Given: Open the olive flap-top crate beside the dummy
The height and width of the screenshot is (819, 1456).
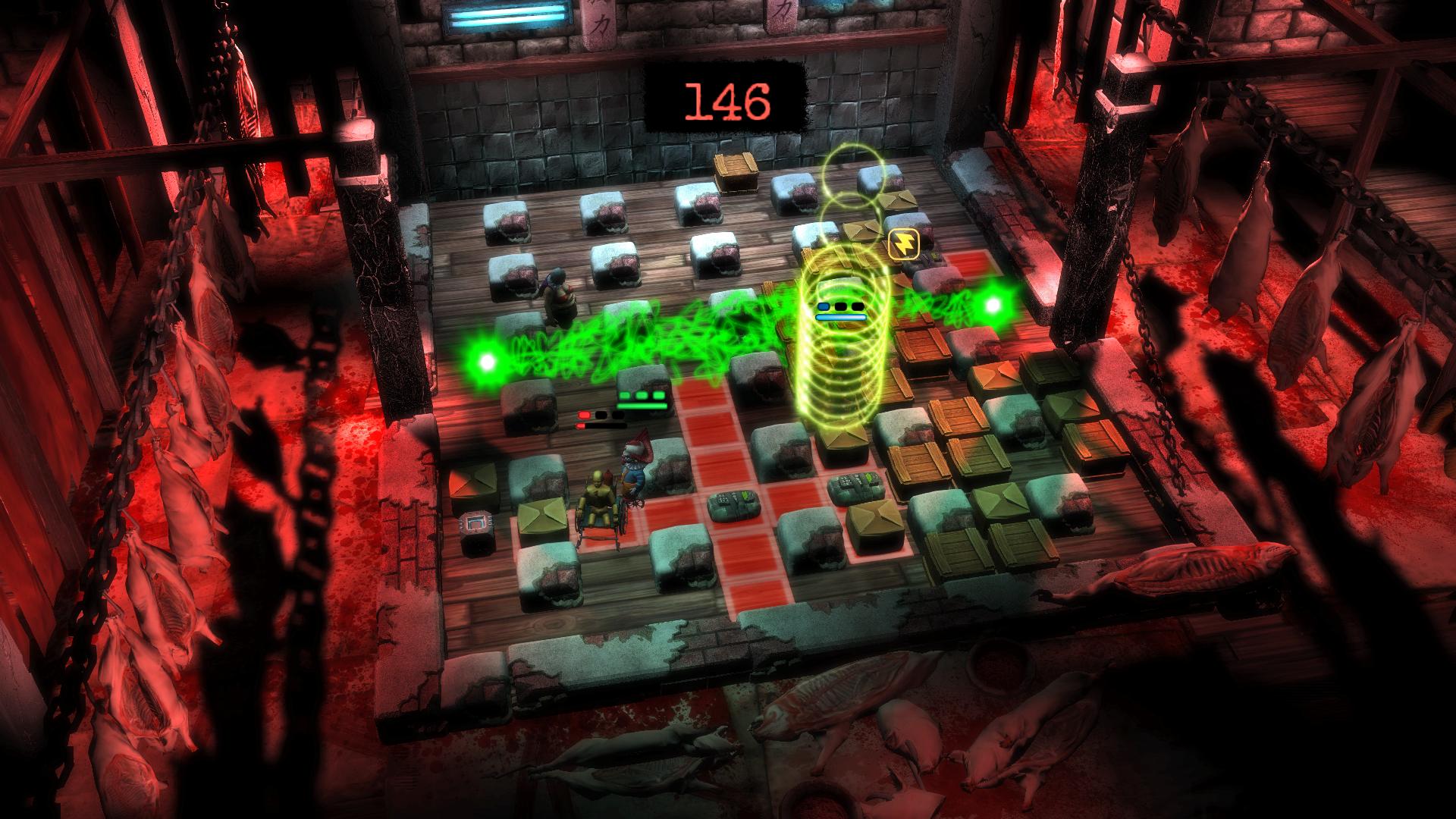Looking at the screenshot, I should [x=541, y=516].
